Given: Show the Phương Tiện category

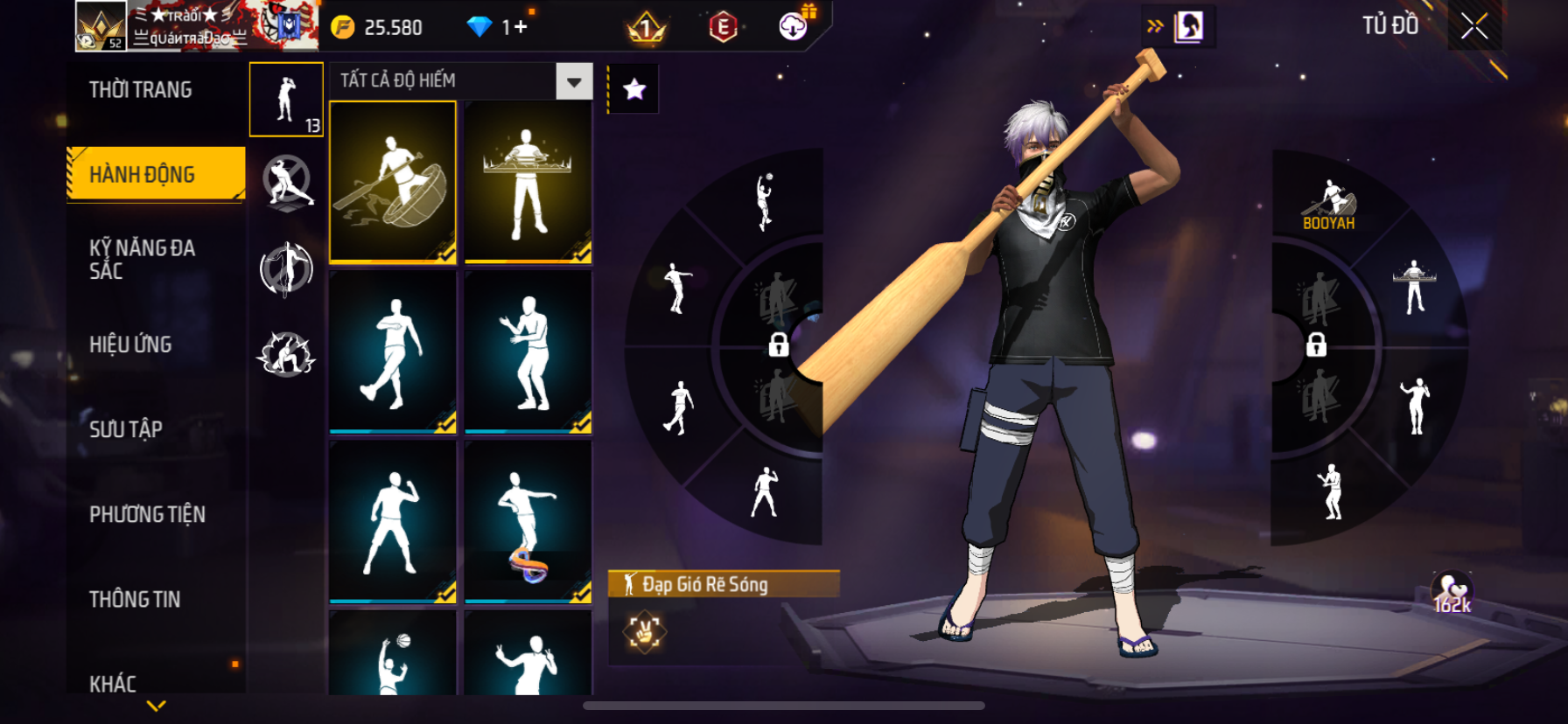Looking at the screenshot, I should tap(147, 514).
